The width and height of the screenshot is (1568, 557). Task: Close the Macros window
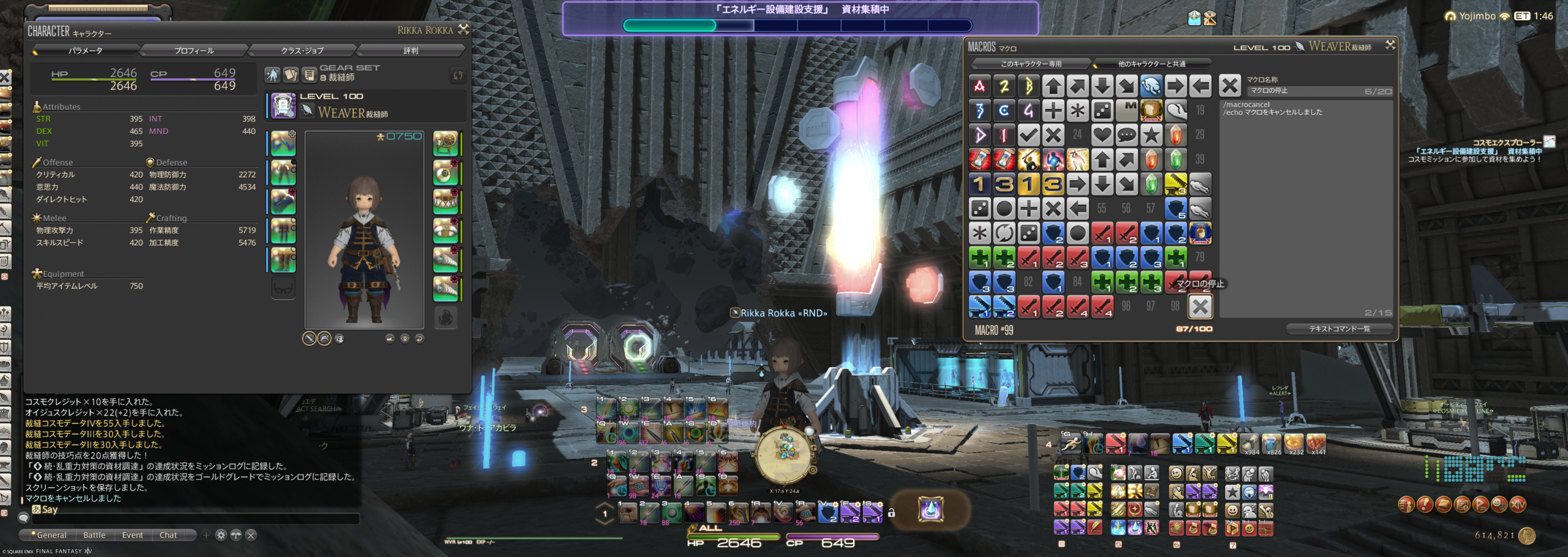[x=1390, y=45]
